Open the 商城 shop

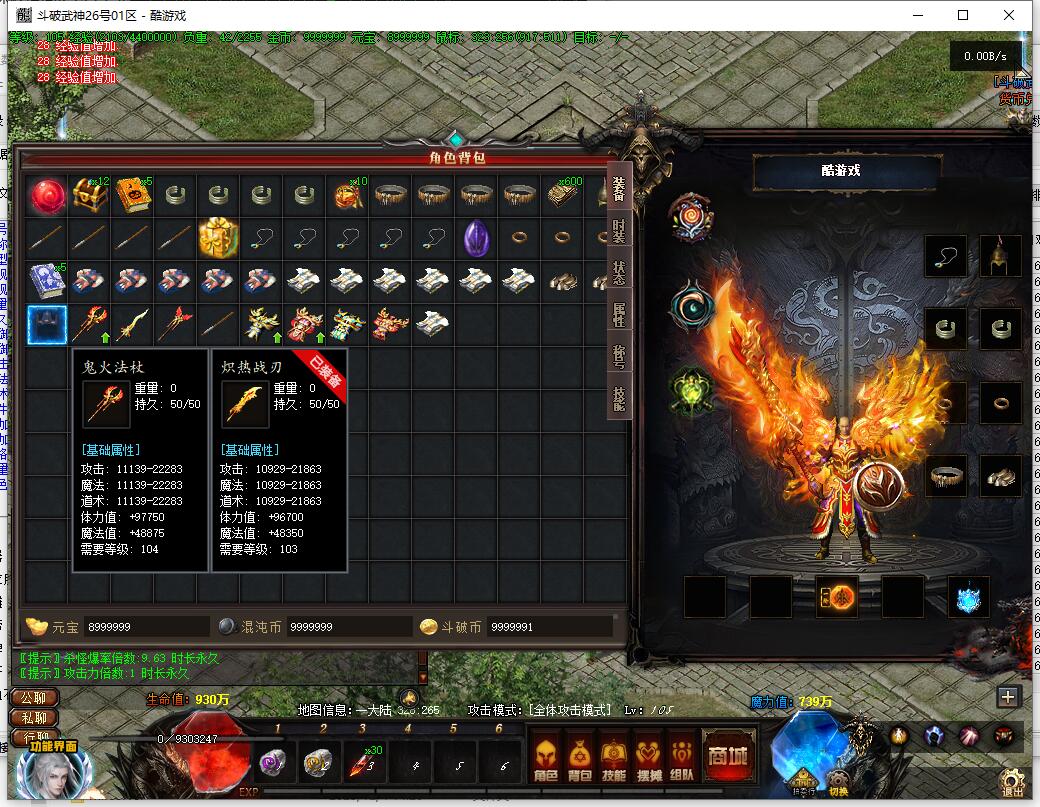(x=728, y=755)
